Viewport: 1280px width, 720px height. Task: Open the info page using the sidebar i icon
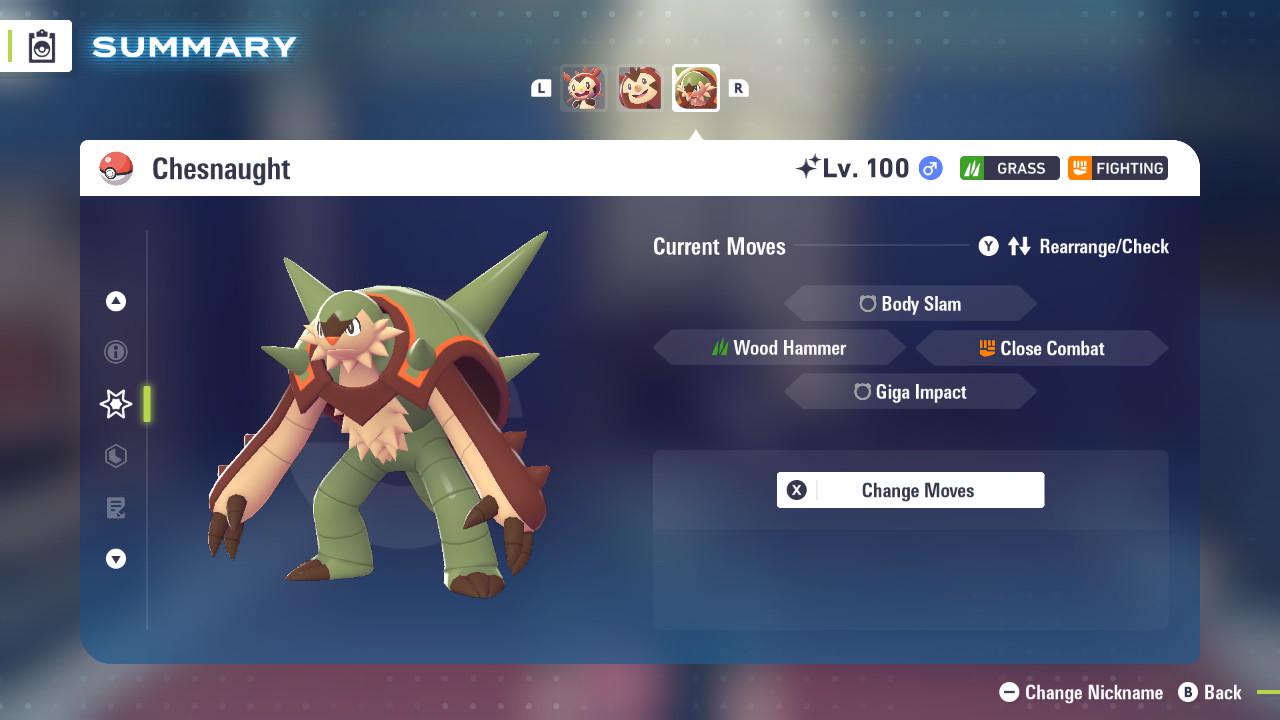116,352
